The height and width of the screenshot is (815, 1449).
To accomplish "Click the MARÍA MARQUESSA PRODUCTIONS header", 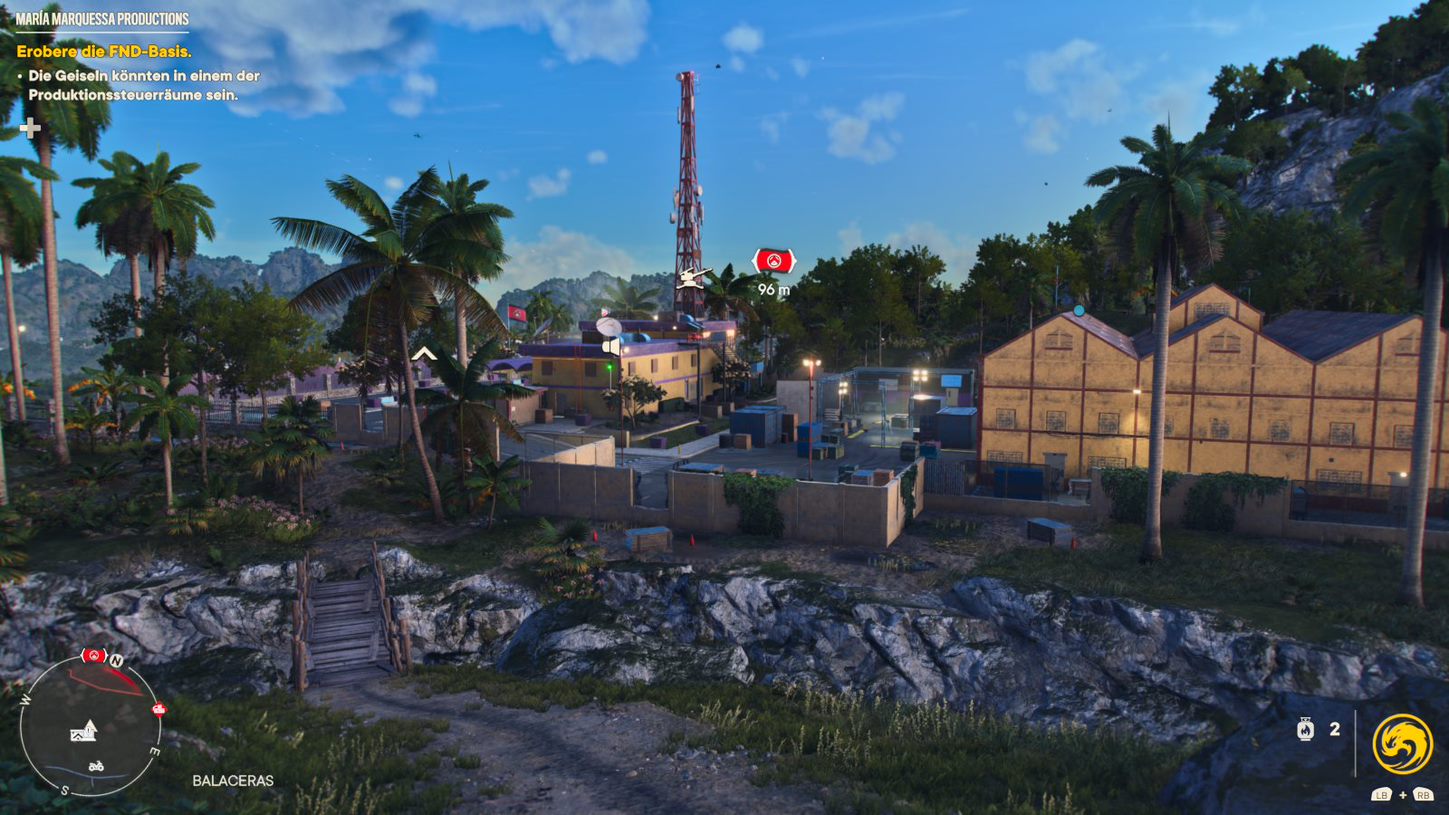I will tap(101, 16).
